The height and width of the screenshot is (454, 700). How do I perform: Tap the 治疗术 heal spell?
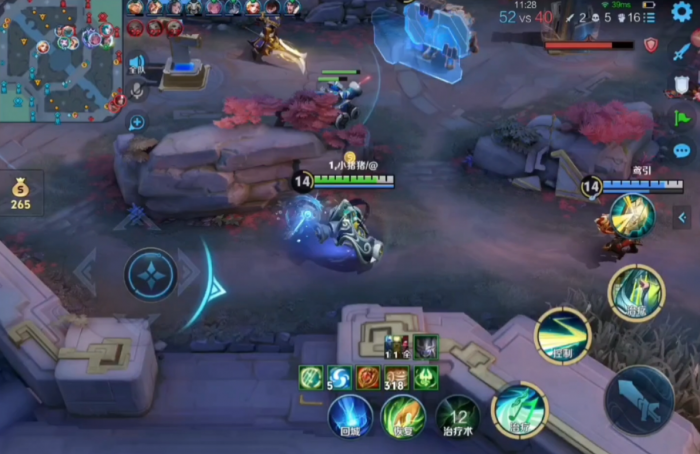[x=457, y=415]
